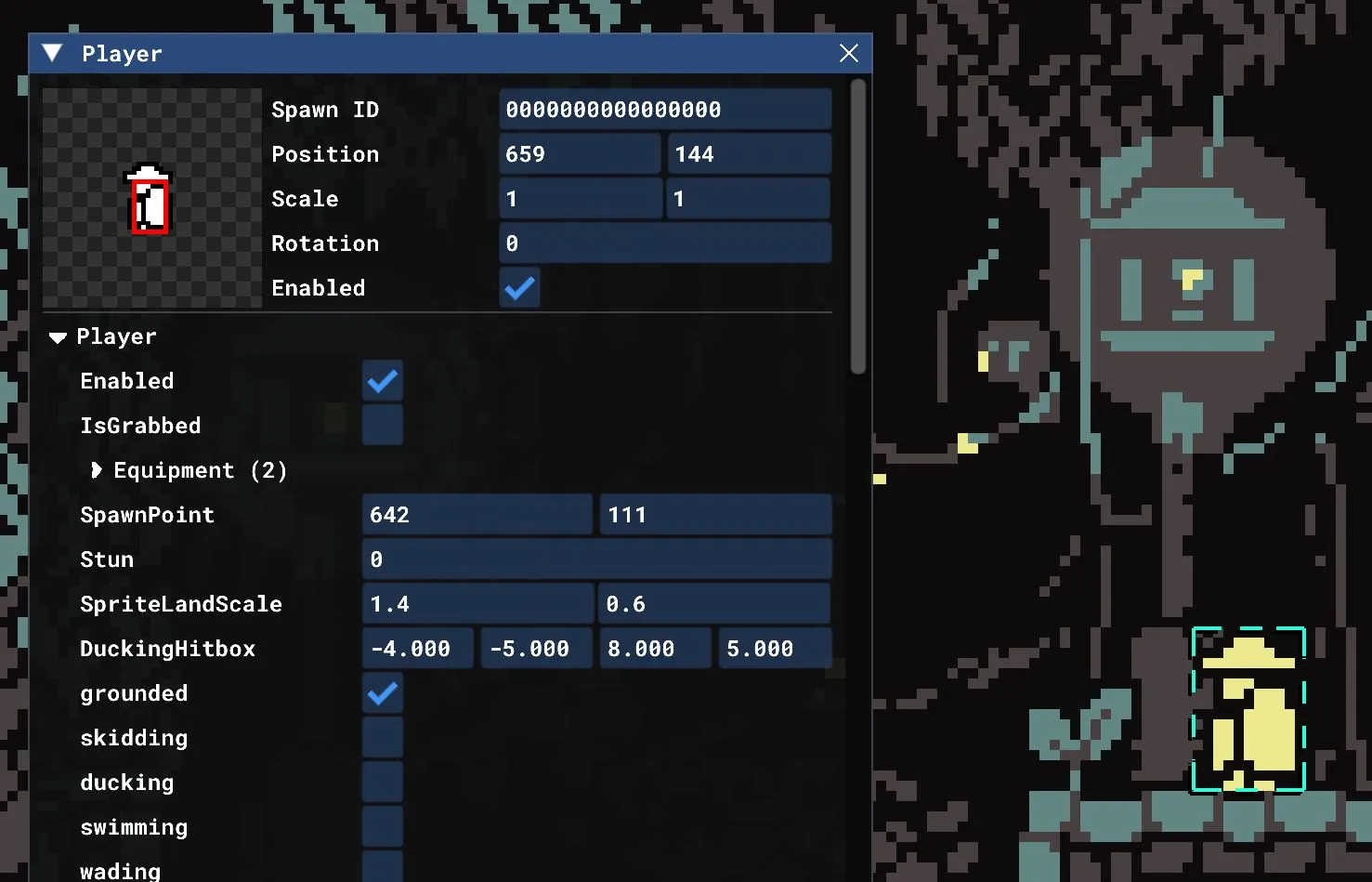Click the disclosure triangle on the Player titlebar

52,53
